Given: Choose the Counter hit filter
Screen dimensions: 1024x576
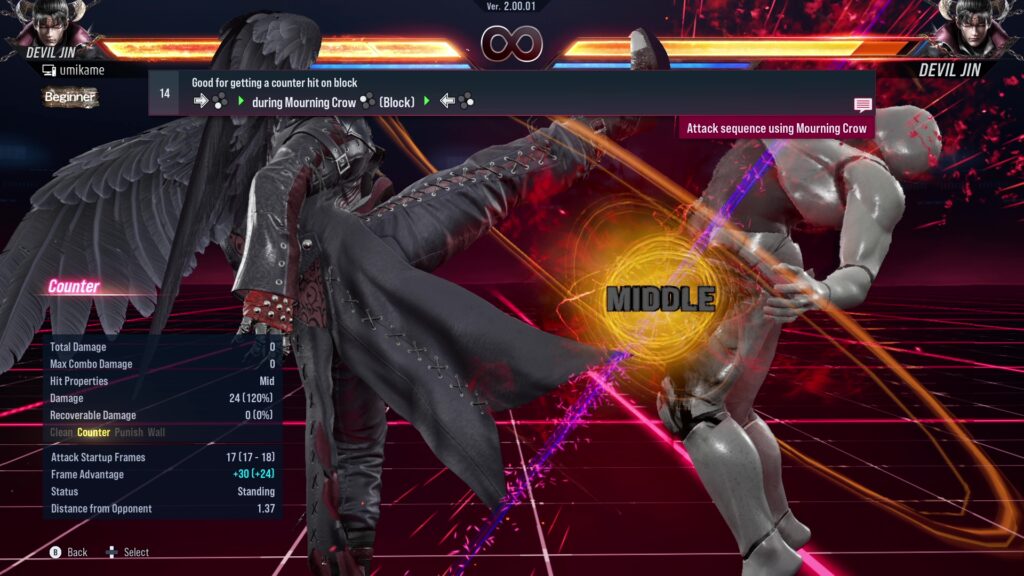Looking at the screenshot, I should [94, 433].
